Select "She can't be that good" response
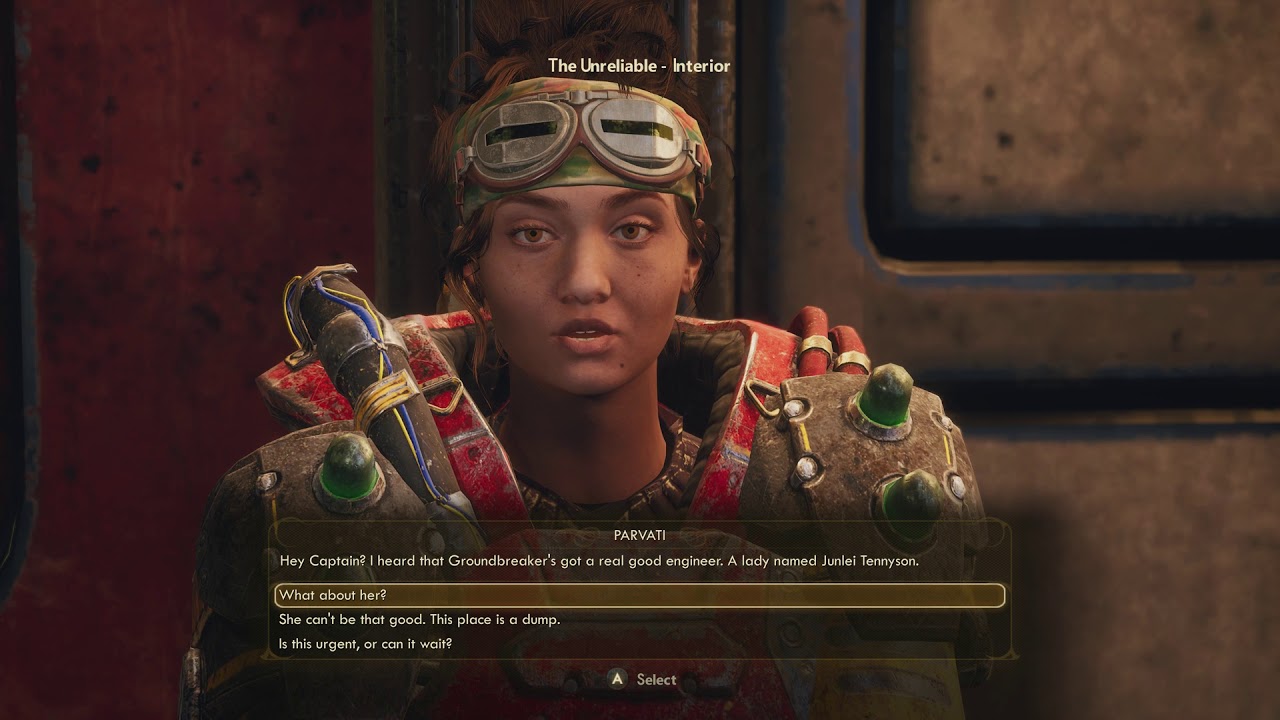 (419, 620)
